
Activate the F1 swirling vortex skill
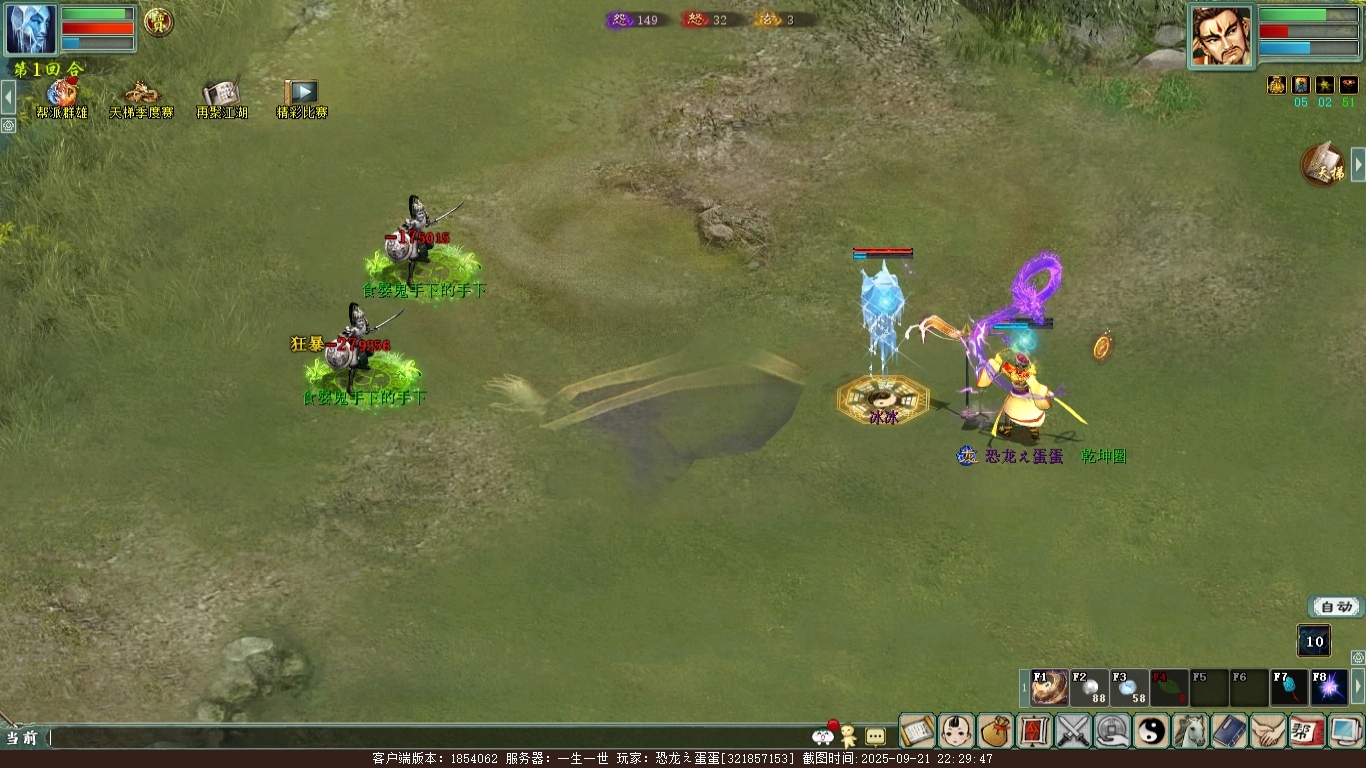point(1049,688)
